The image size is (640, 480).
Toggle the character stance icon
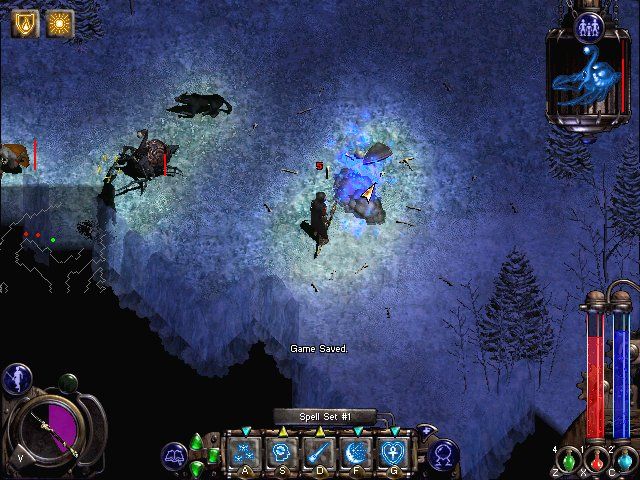(16, 377)
